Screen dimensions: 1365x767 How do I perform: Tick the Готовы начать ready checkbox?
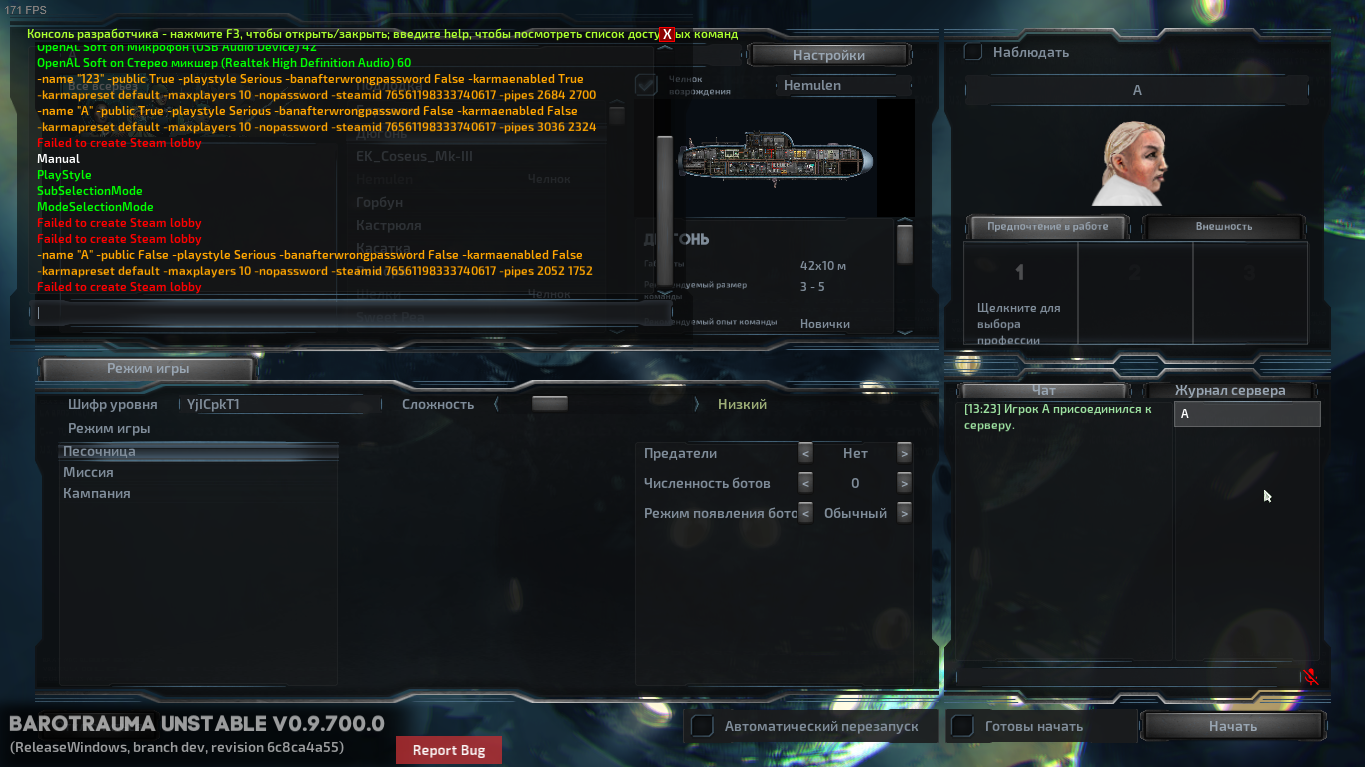point(962,726)
